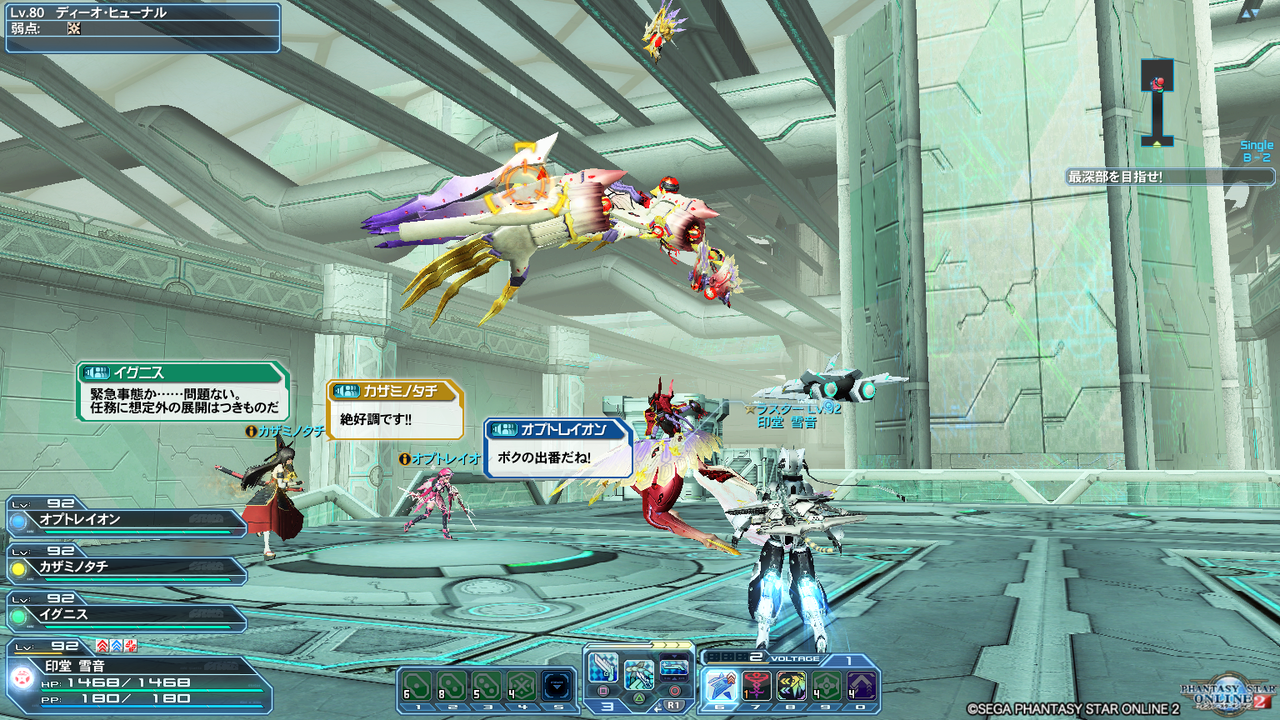Trigger the rainbow photon art in slot 8
The width and height of the screenshot is (1280, 720).
point(790,685)
